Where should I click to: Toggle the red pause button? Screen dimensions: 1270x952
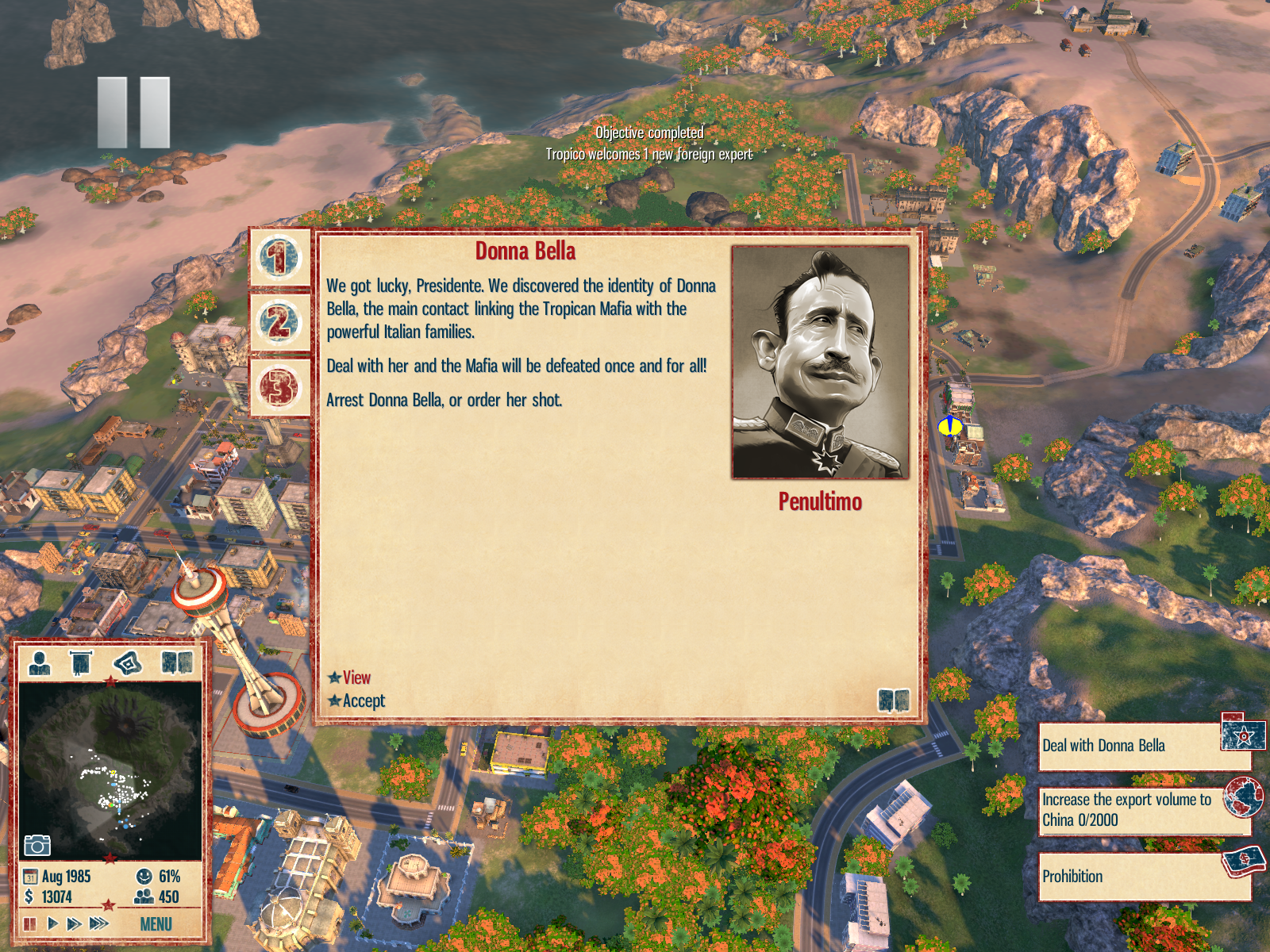click(x=30, y=923)
